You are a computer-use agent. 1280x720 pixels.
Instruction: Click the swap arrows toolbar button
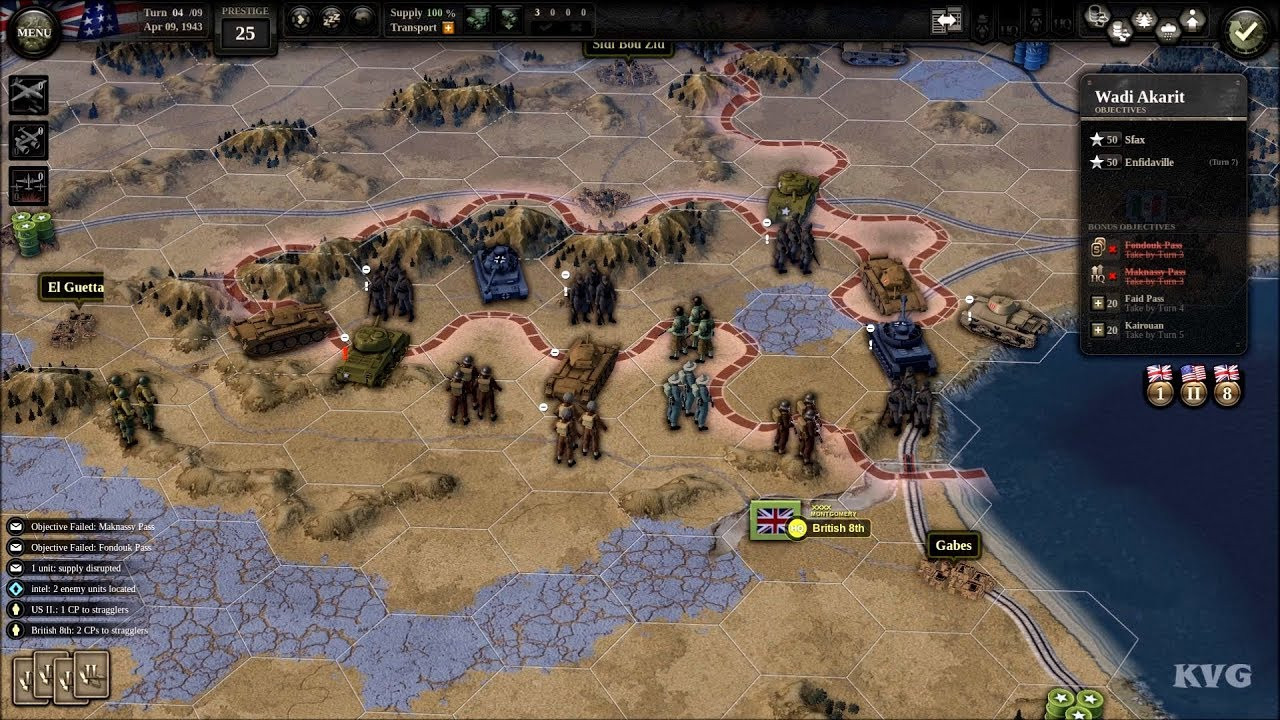click(946, 21)
